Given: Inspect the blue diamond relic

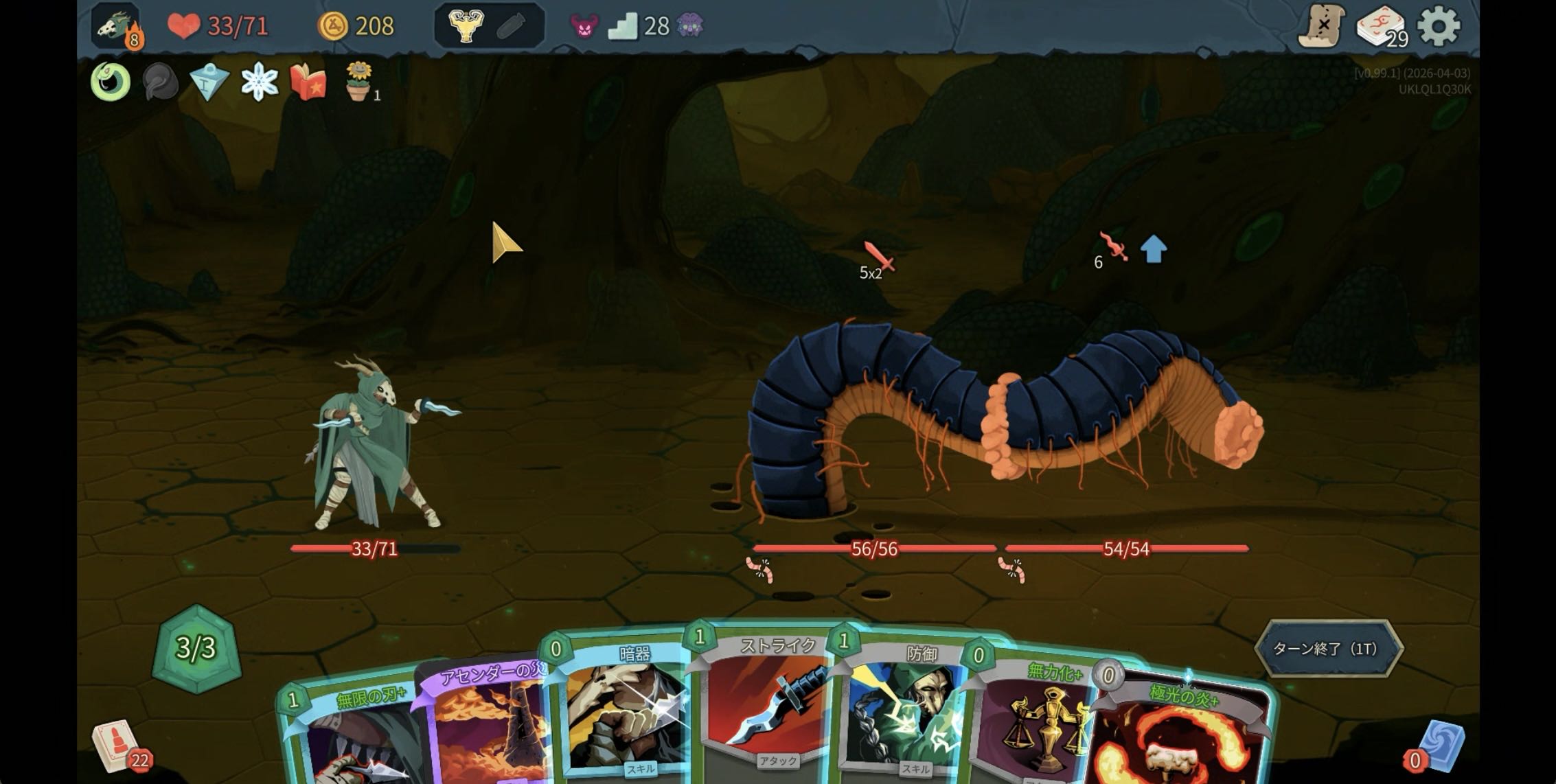Looking at the screenshot, I should (209, 82).
